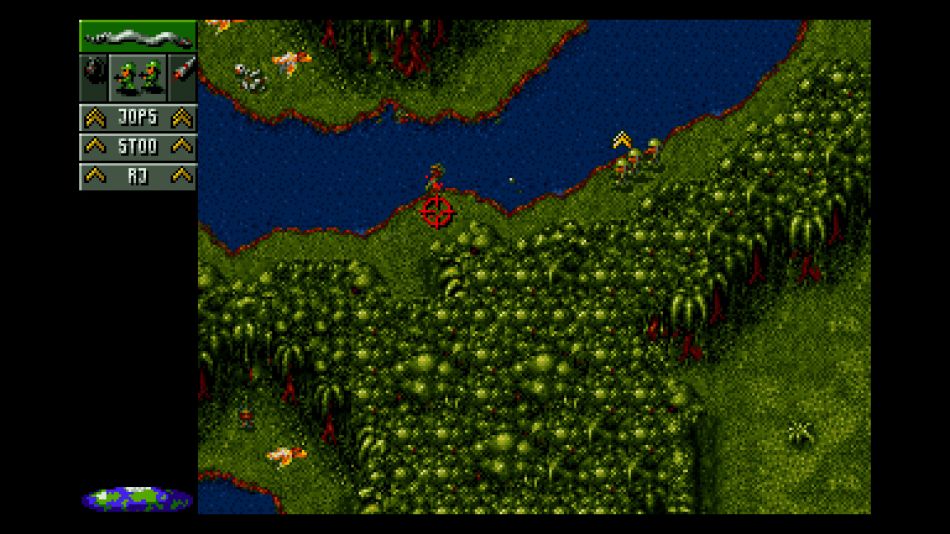
Task: Select soldier JOPS in the roster
Action: coord(138,118)
